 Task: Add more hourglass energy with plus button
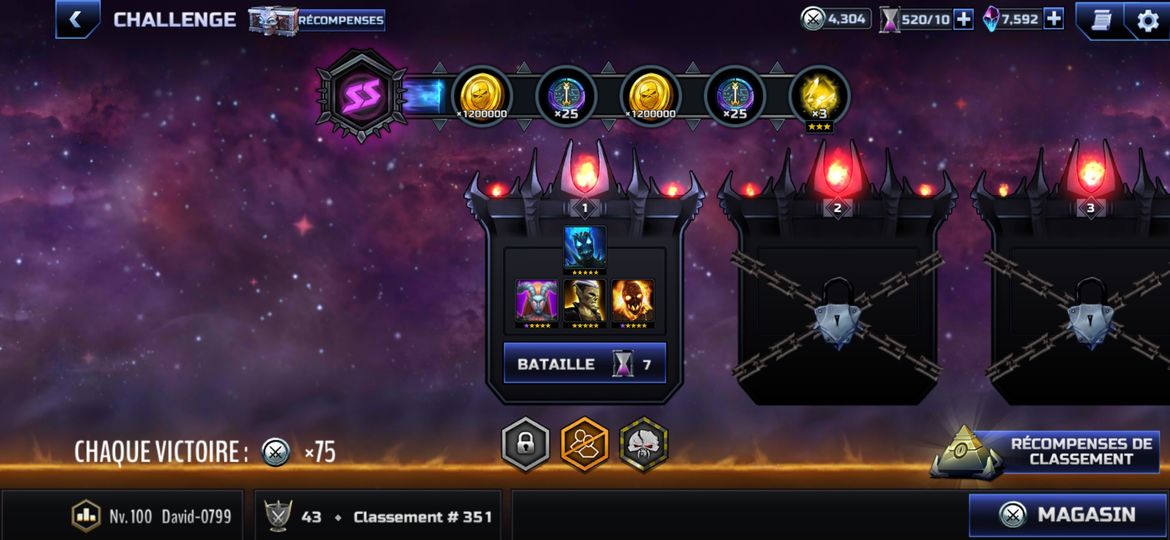(x=963, y=19)
